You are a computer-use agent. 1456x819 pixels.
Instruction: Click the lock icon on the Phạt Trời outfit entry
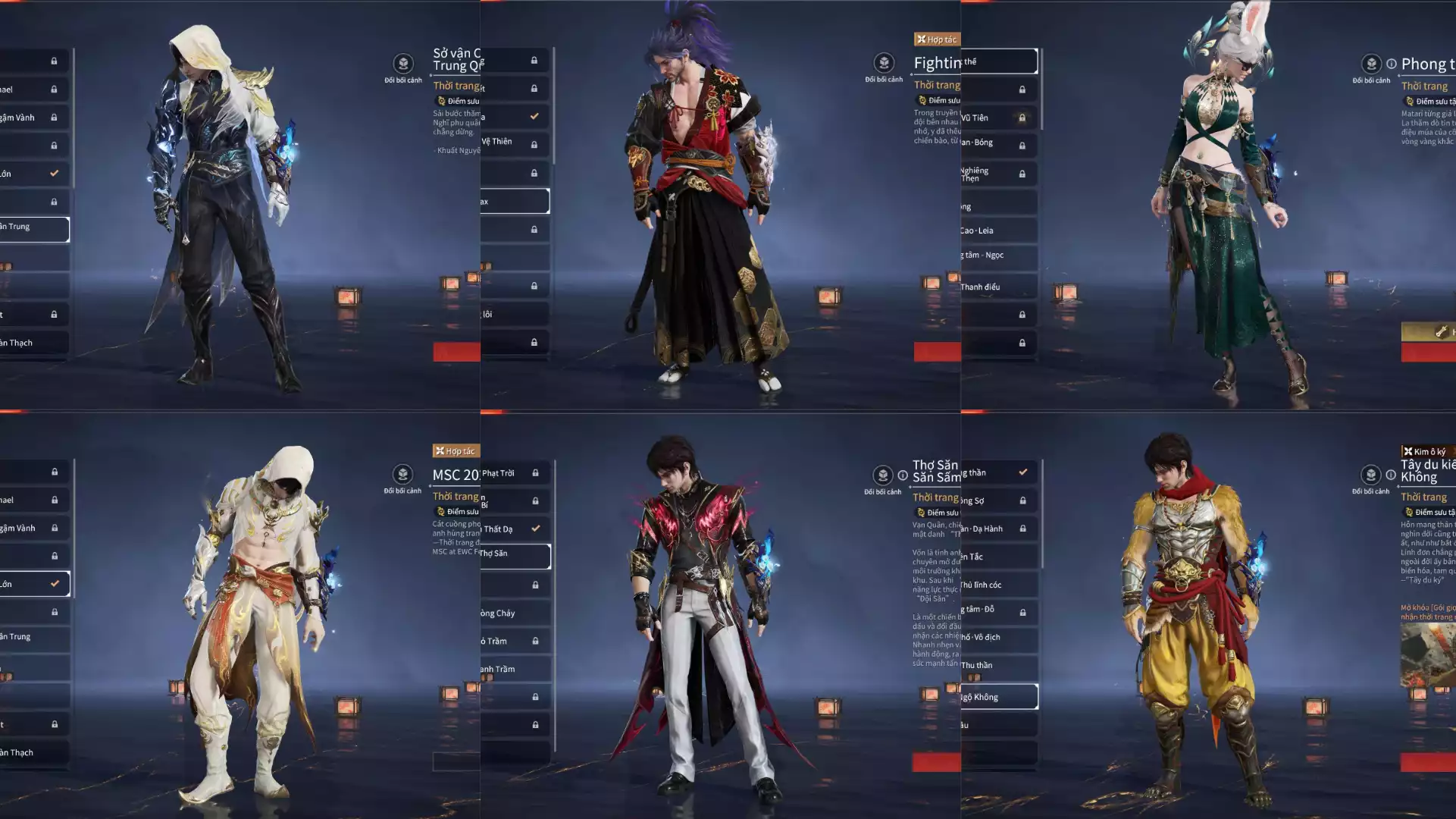pos(536,472)
